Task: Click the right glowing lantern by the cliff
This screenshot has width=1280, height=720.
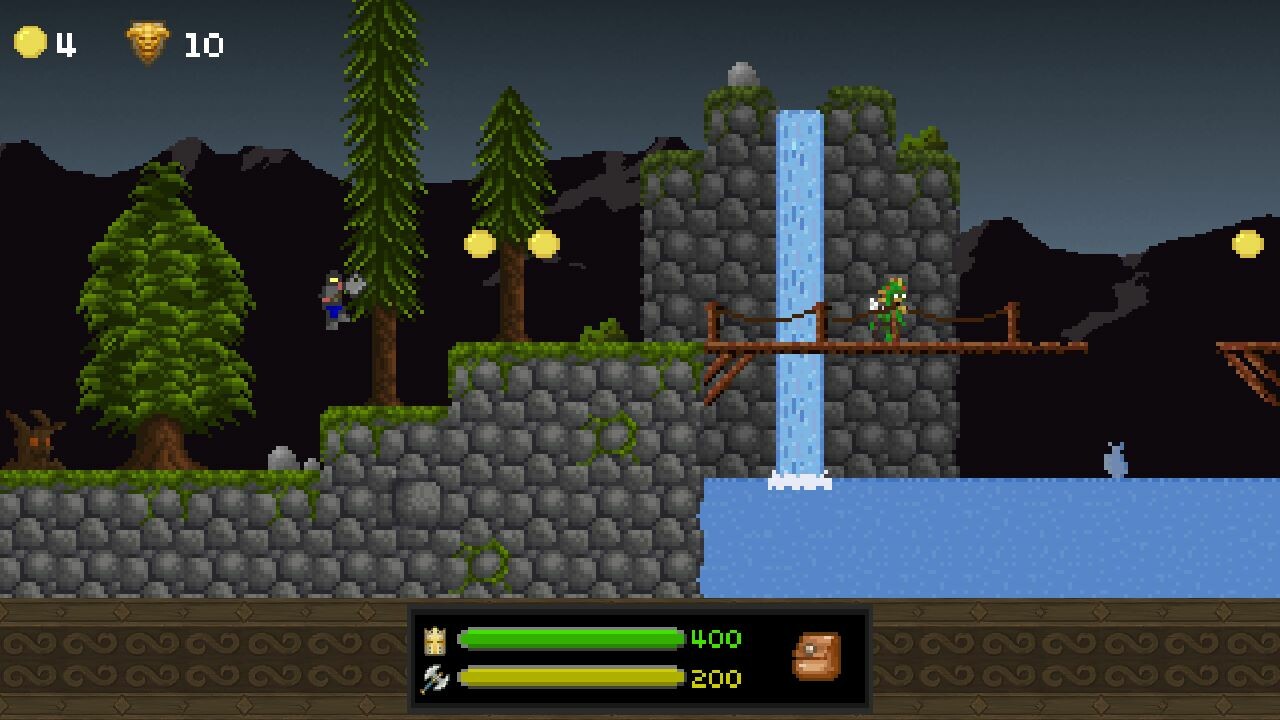Action: 543,240
